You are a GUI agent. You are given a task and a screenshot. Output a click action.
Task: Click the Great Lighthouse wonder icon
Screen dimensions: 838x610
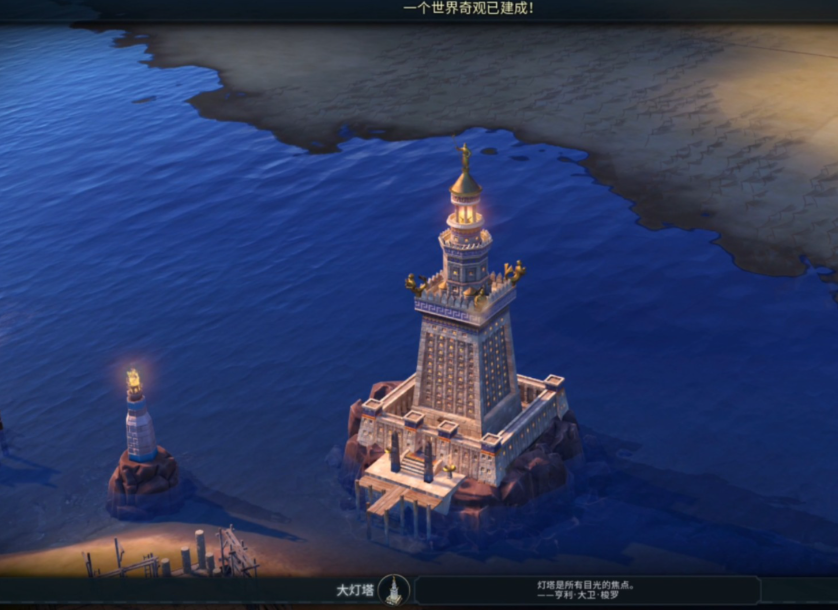[394, 589]
